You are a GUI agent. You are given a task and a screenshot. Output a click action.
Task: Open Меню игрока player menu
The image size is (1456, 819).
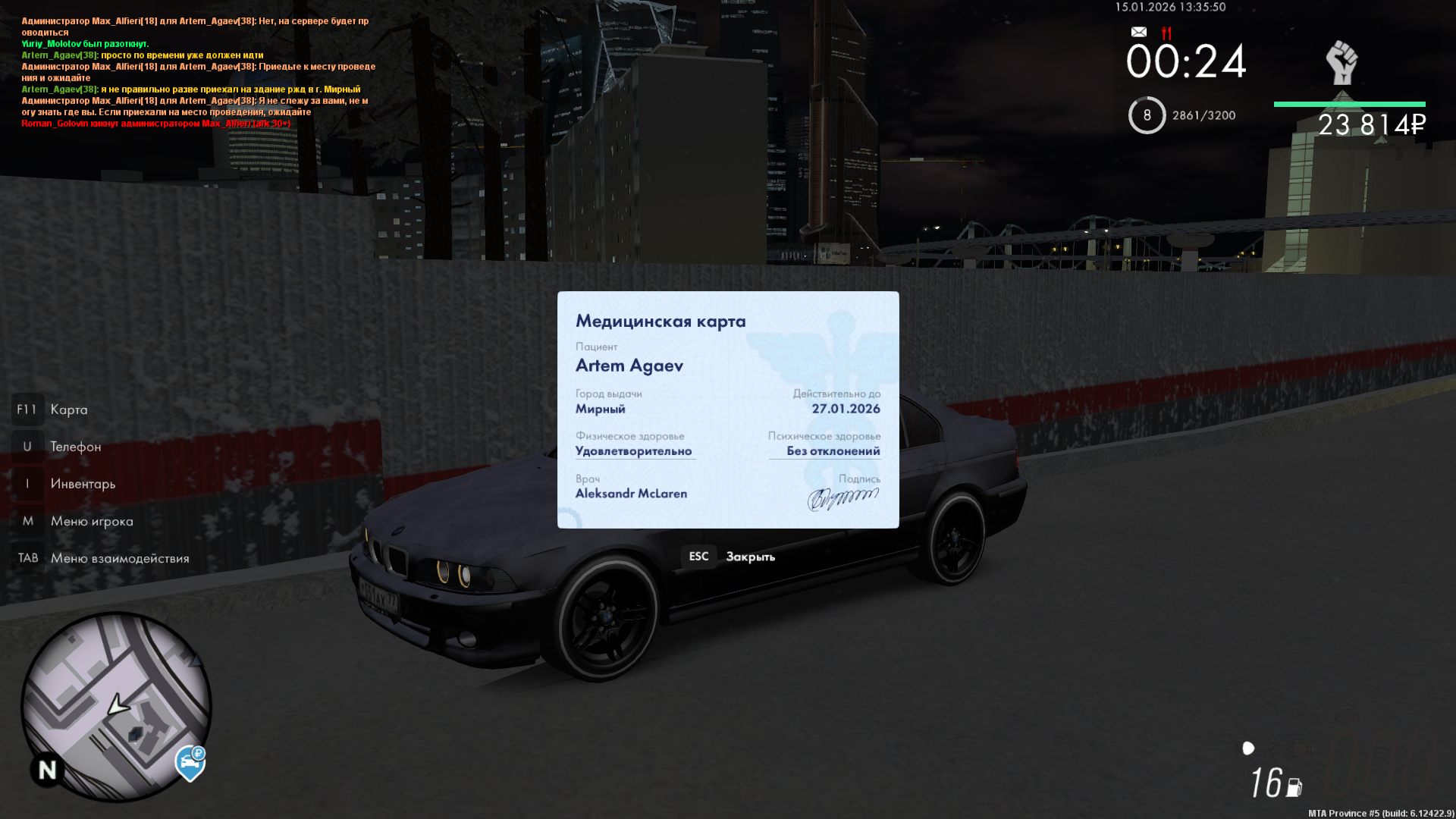pyautogui.click(x=91, y=521)
